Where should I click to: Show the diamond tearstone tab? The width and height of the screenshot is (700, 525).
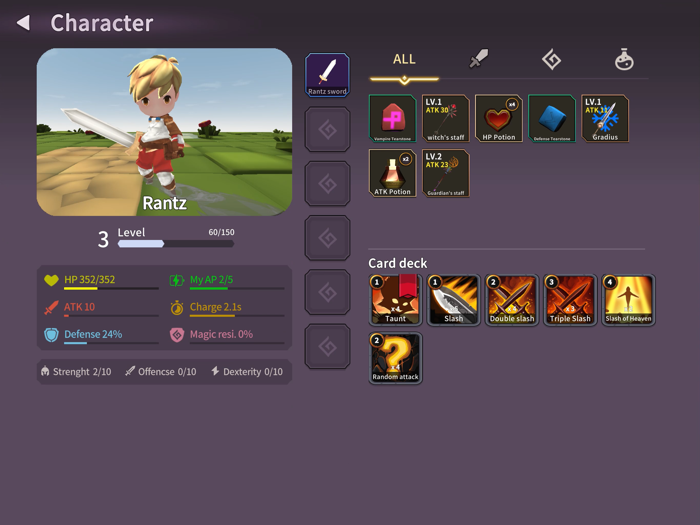pos(551,60)
